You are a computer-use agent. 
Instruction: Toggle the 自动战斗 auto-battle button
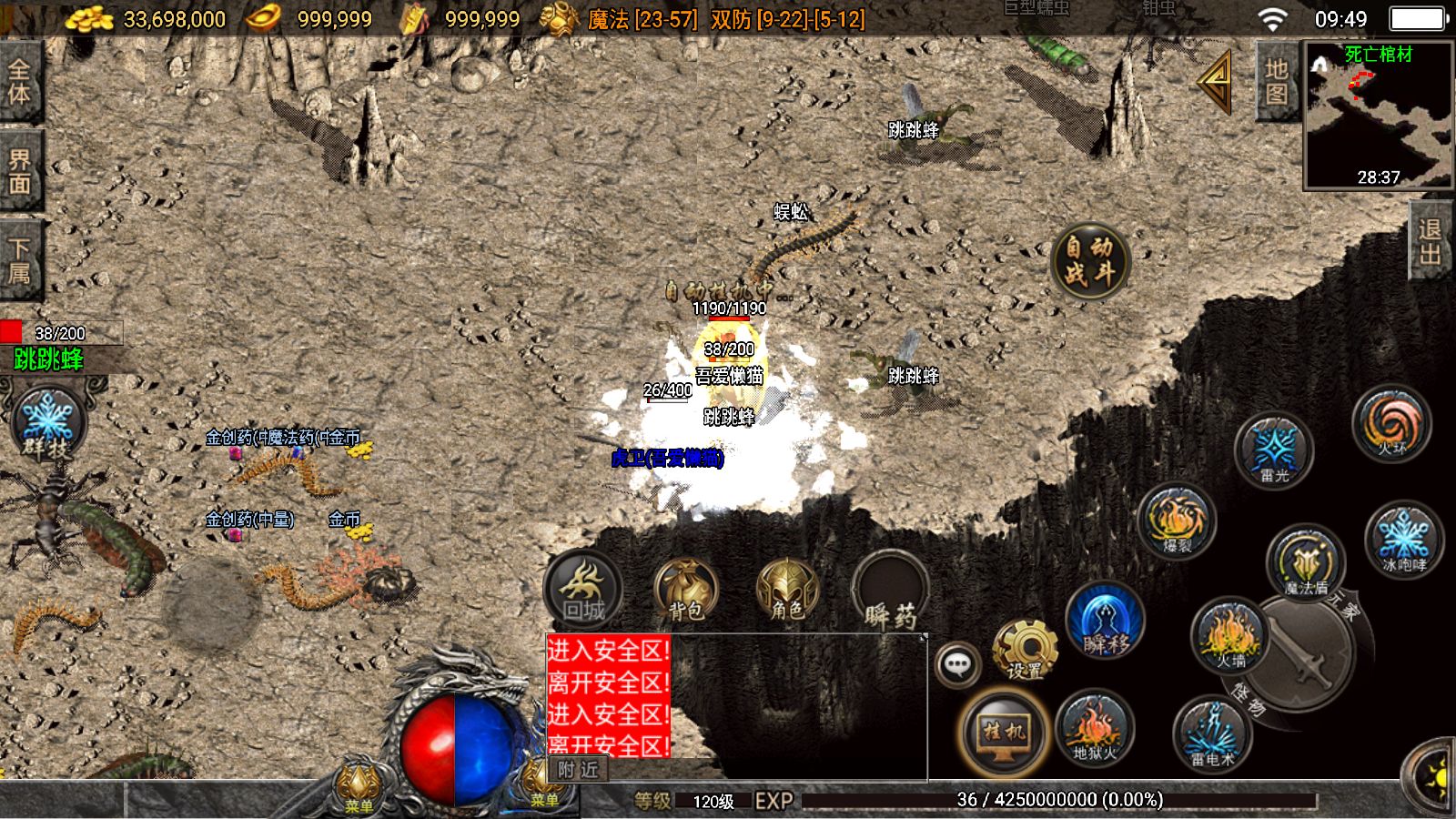(x=1089, y=260)
